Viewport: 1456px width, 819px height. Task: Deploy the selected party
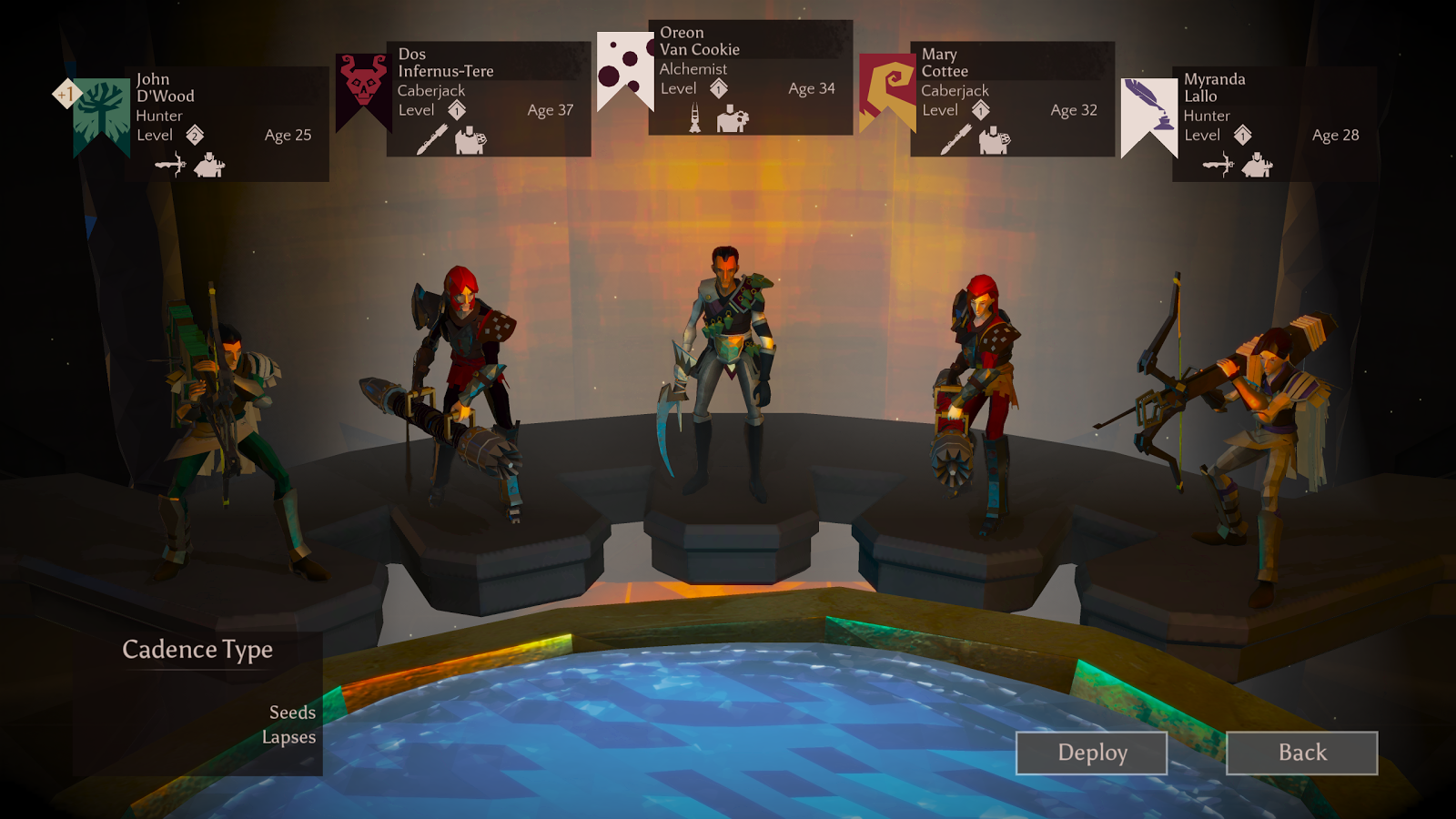(x=1091, y=753)
